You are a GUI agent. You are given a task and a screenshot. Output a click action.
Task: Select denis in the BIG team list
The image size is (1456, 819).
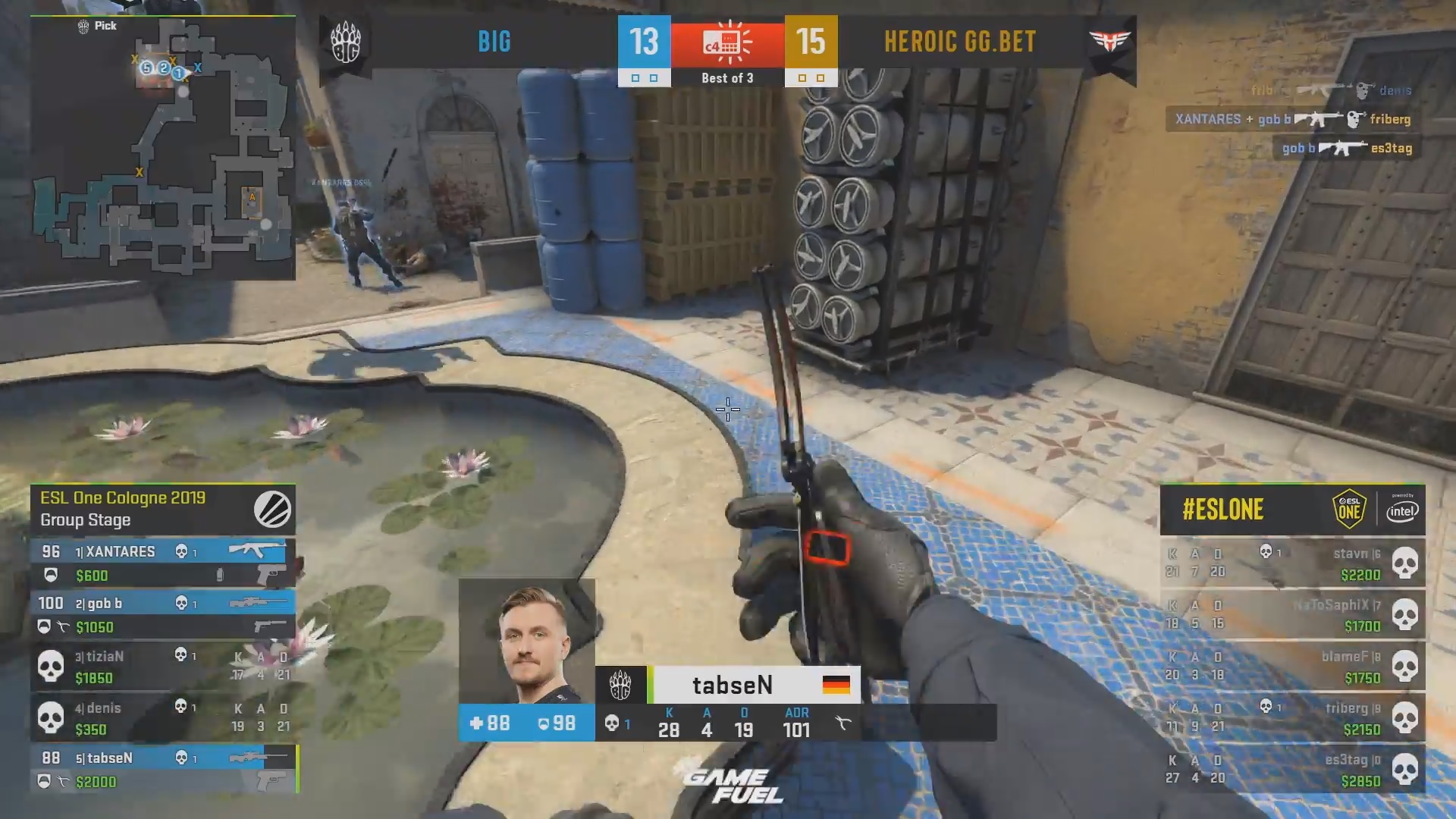(162, 717)
